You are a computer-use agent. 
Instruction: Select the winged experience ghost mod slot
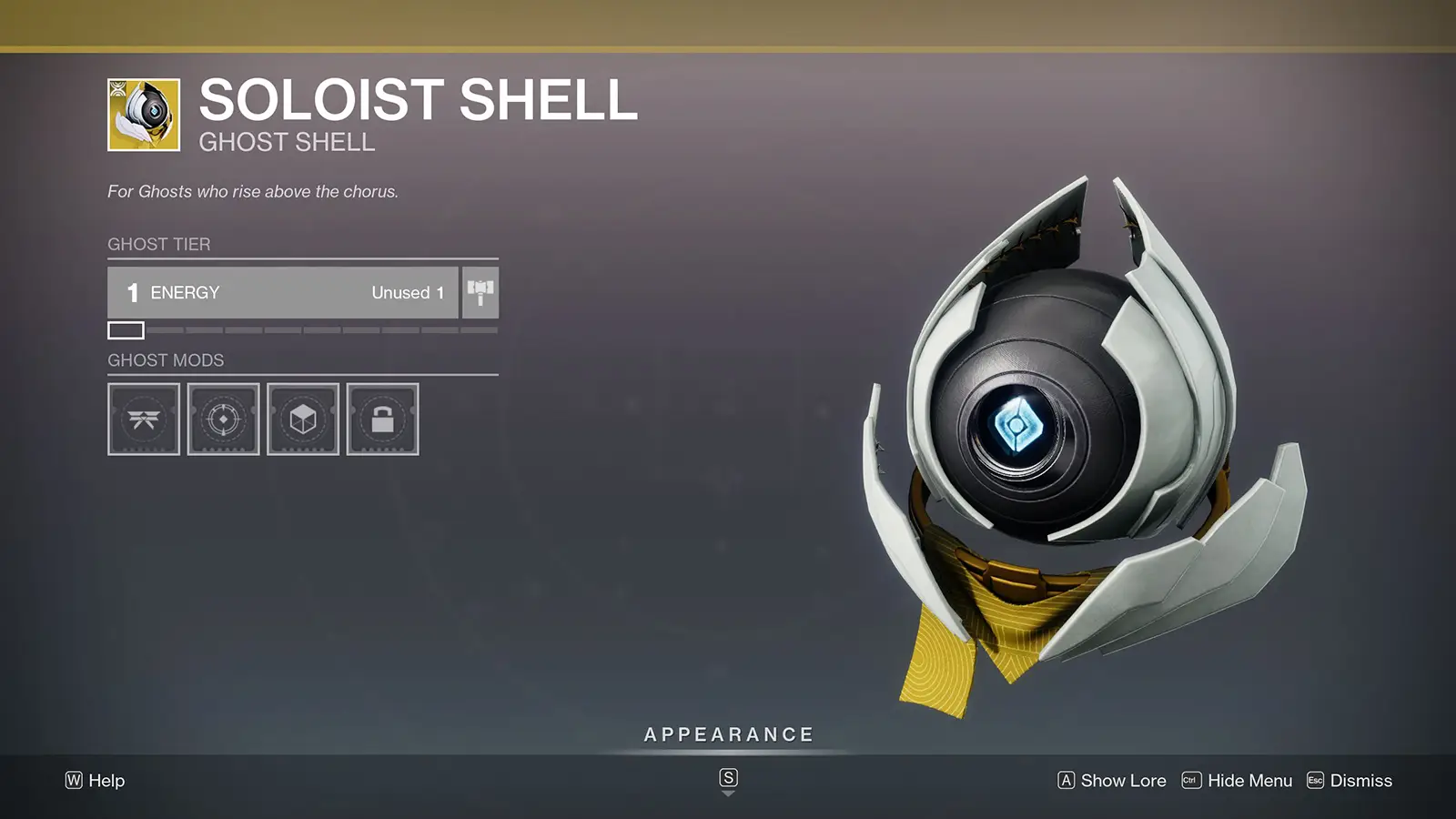[143, 419]
